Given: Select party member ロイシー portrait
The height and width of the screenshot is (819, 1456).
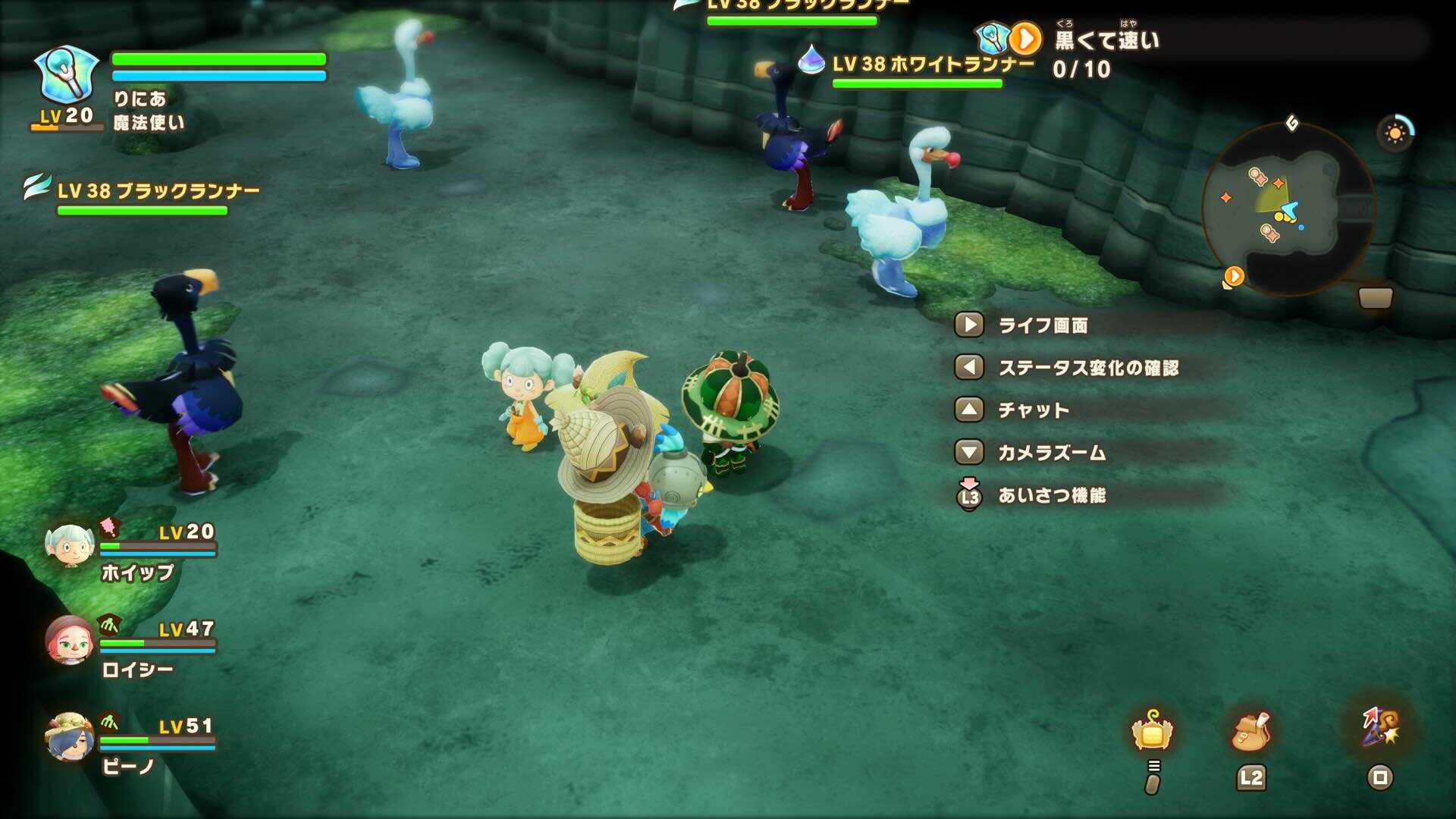Looking at the screenshot, I should click(69, 641).
